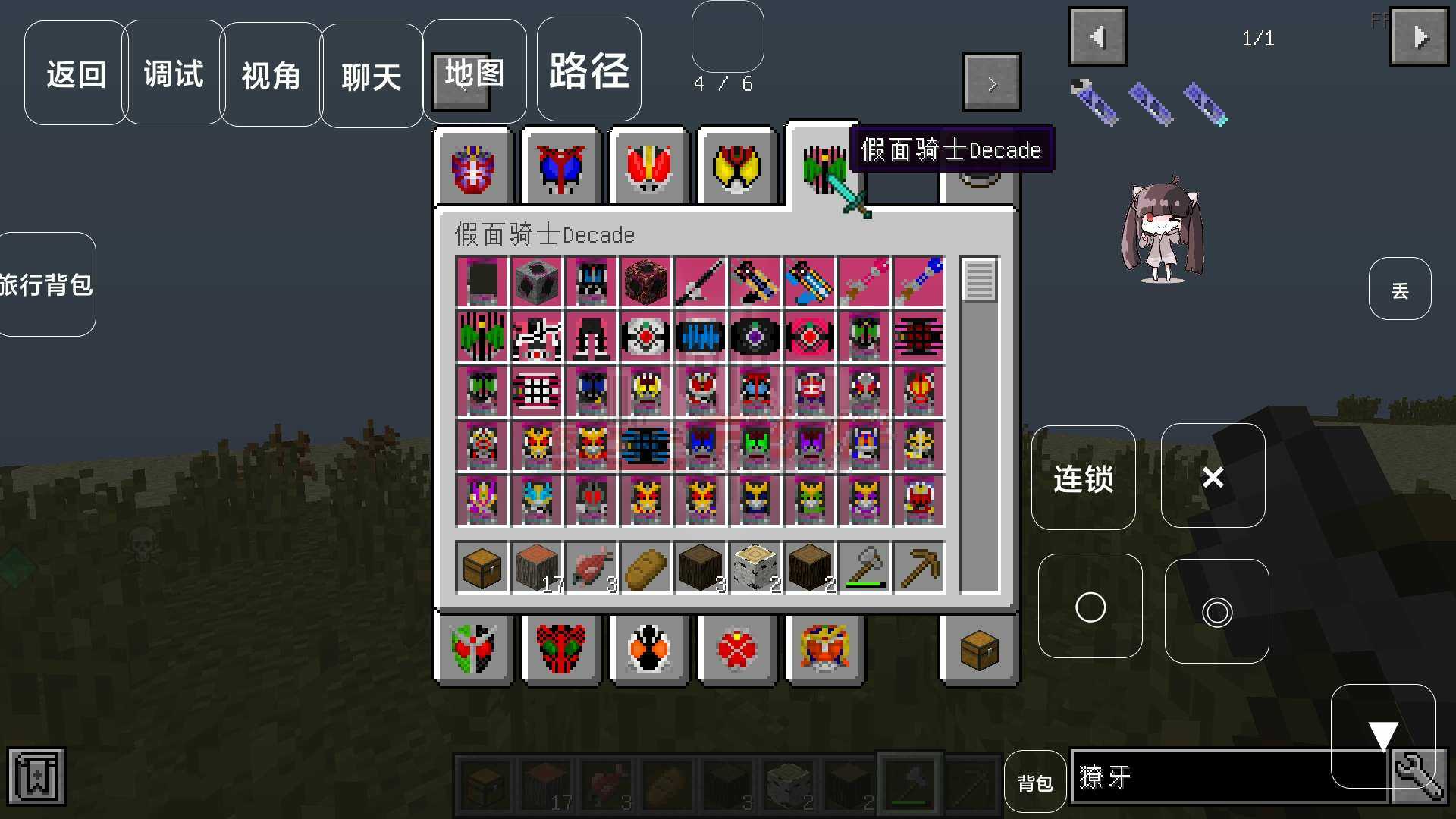Open previous tab page with left arrow

point(1097,36)
